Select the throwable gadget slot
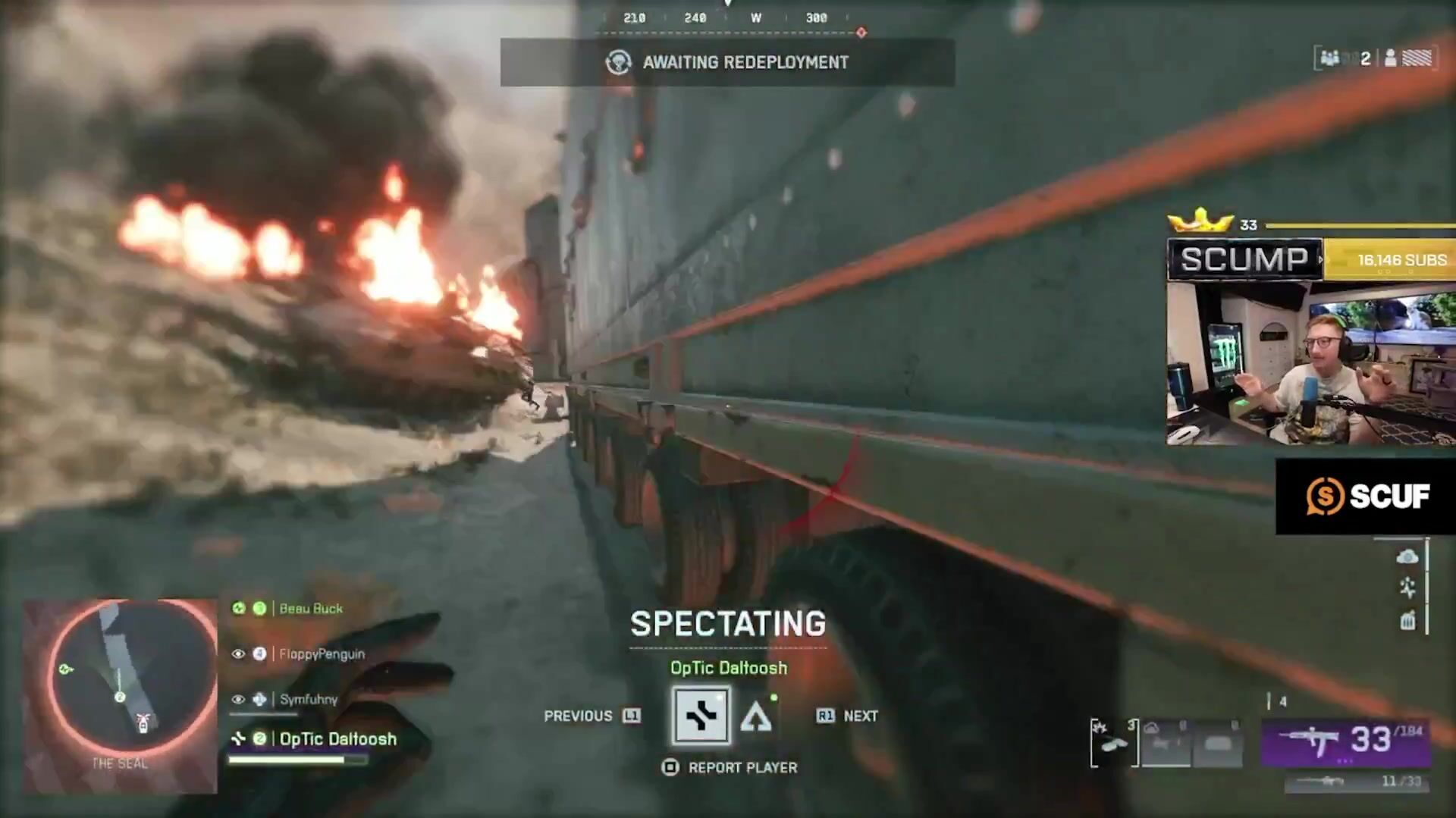 (1113, 743)
